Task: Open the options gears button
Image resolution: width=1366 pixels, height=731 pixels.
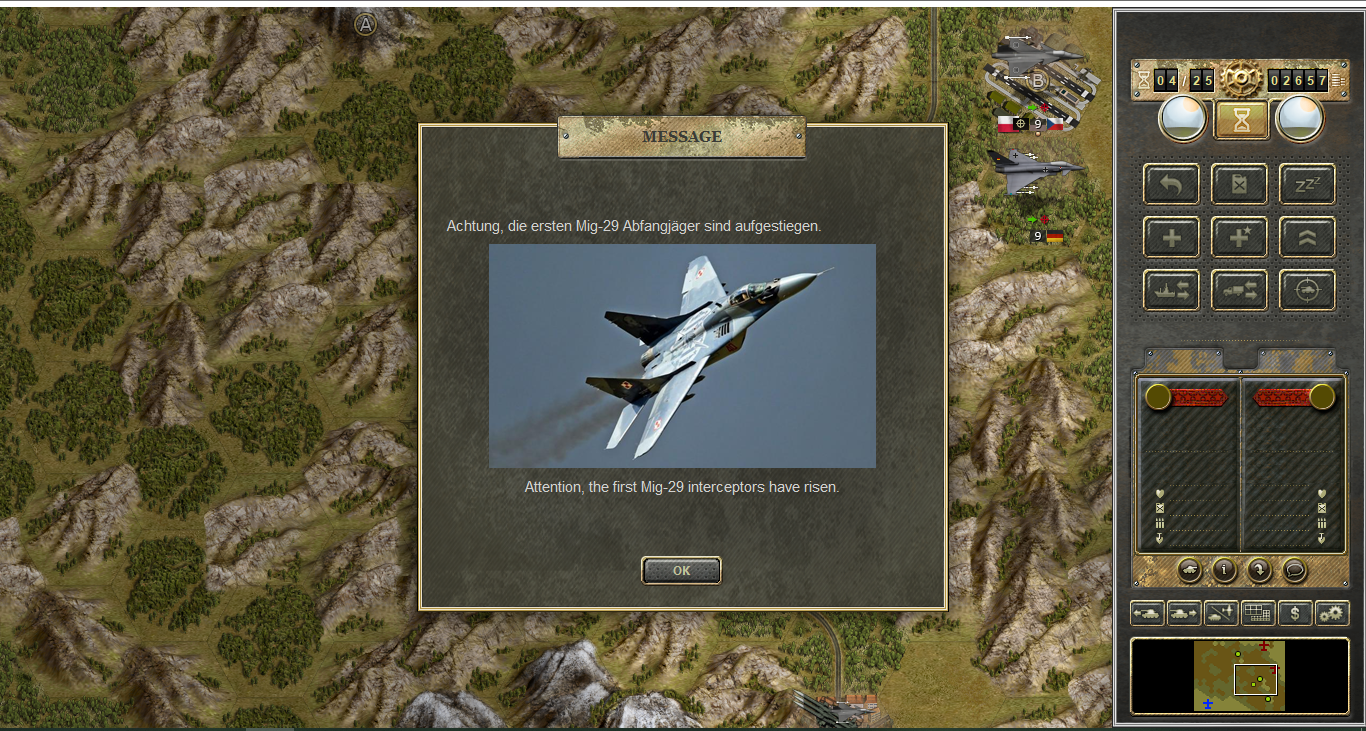Action: tap(1332, 613)
